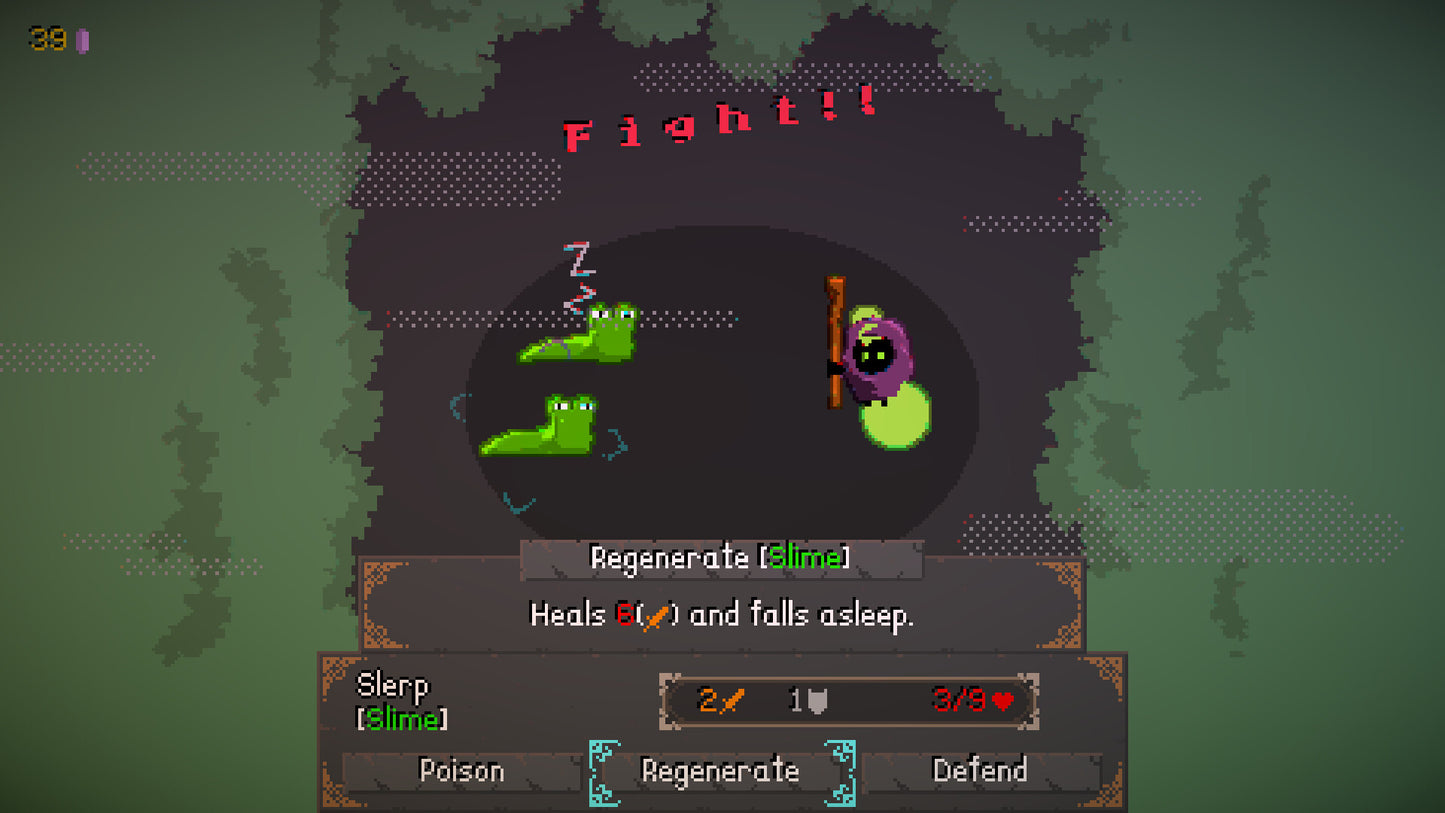Click the red heart health icon
Viewport: 1445px width, 813px height.
tap(1002, 699)
